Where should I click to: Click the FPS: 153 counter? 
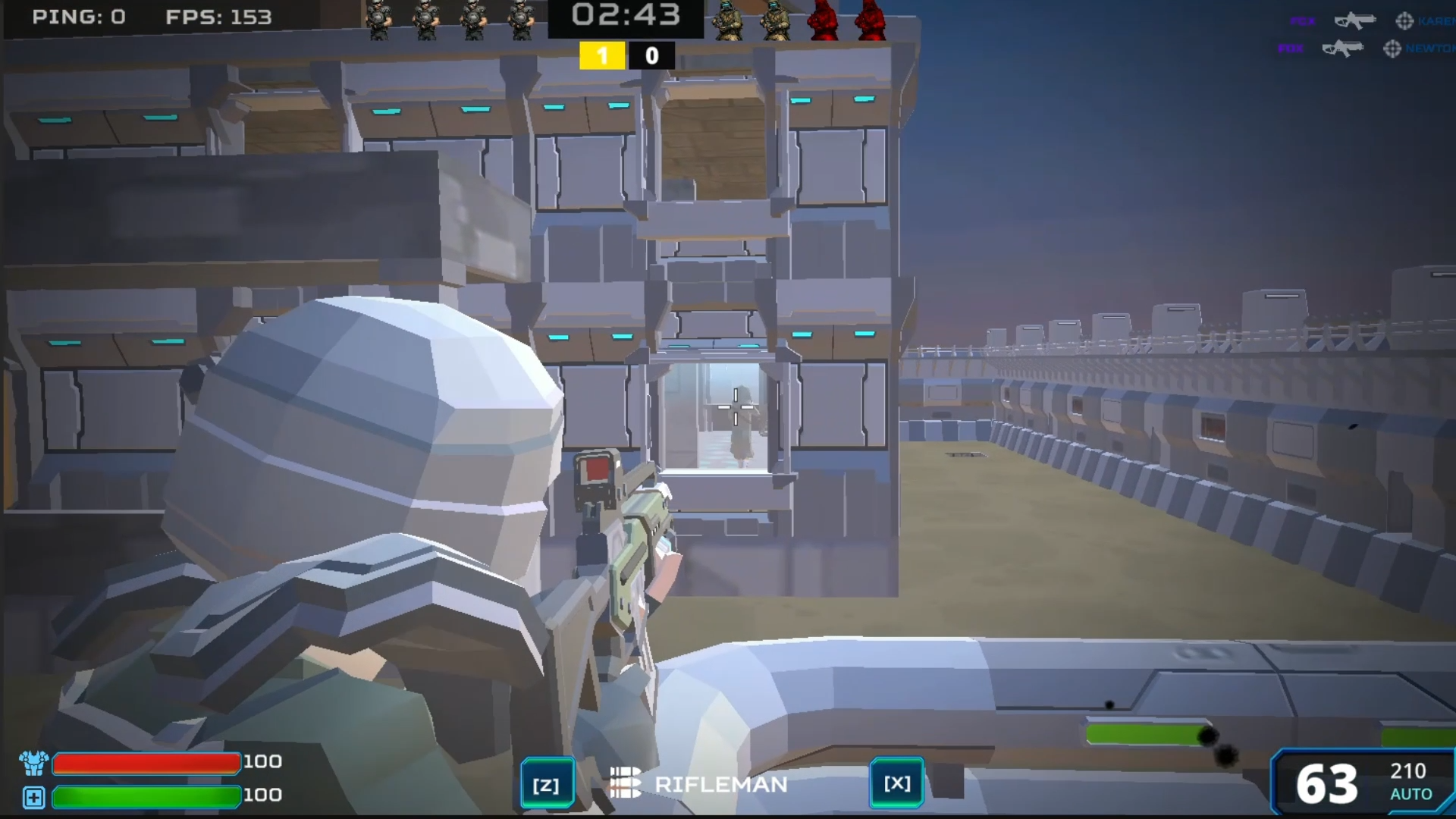click(218, 17)
